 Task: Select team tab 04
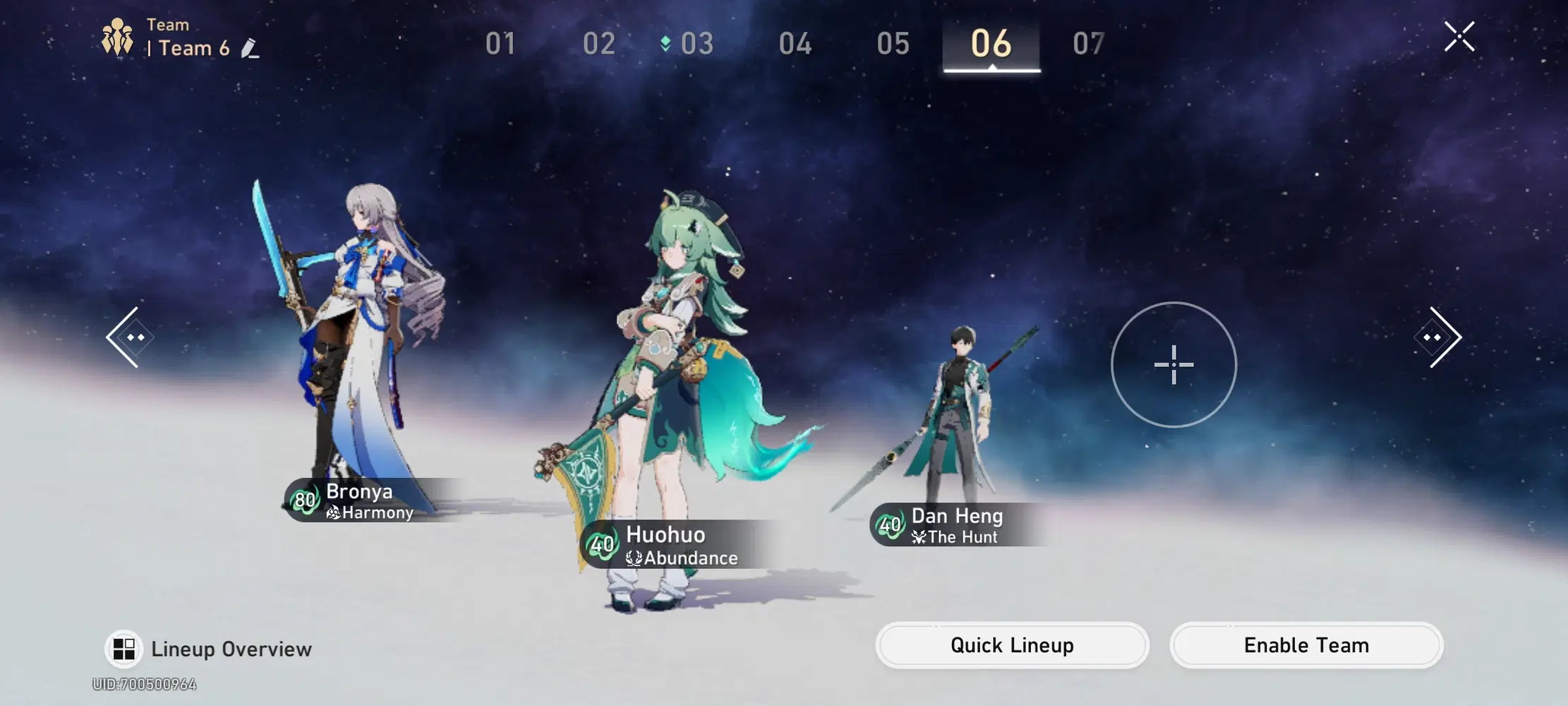(796, 44)
